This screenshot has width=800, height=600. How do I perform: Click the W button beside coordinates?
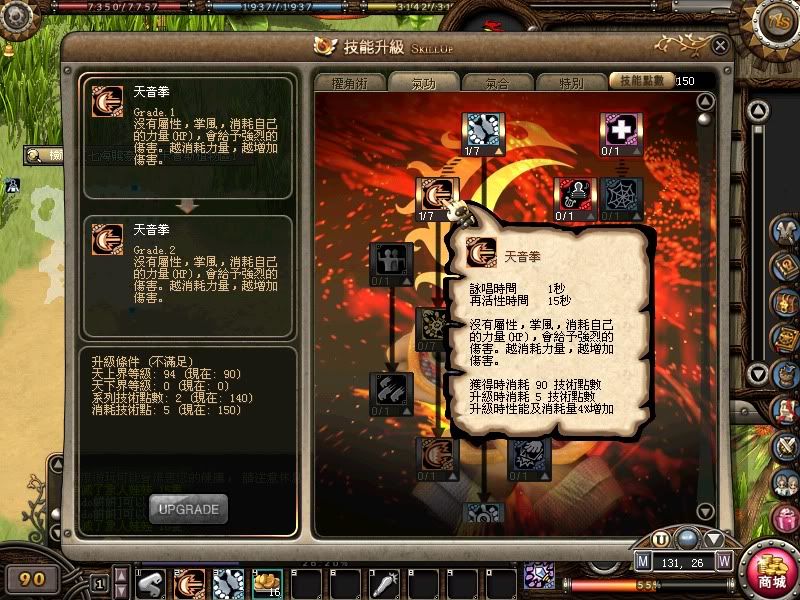724,561
